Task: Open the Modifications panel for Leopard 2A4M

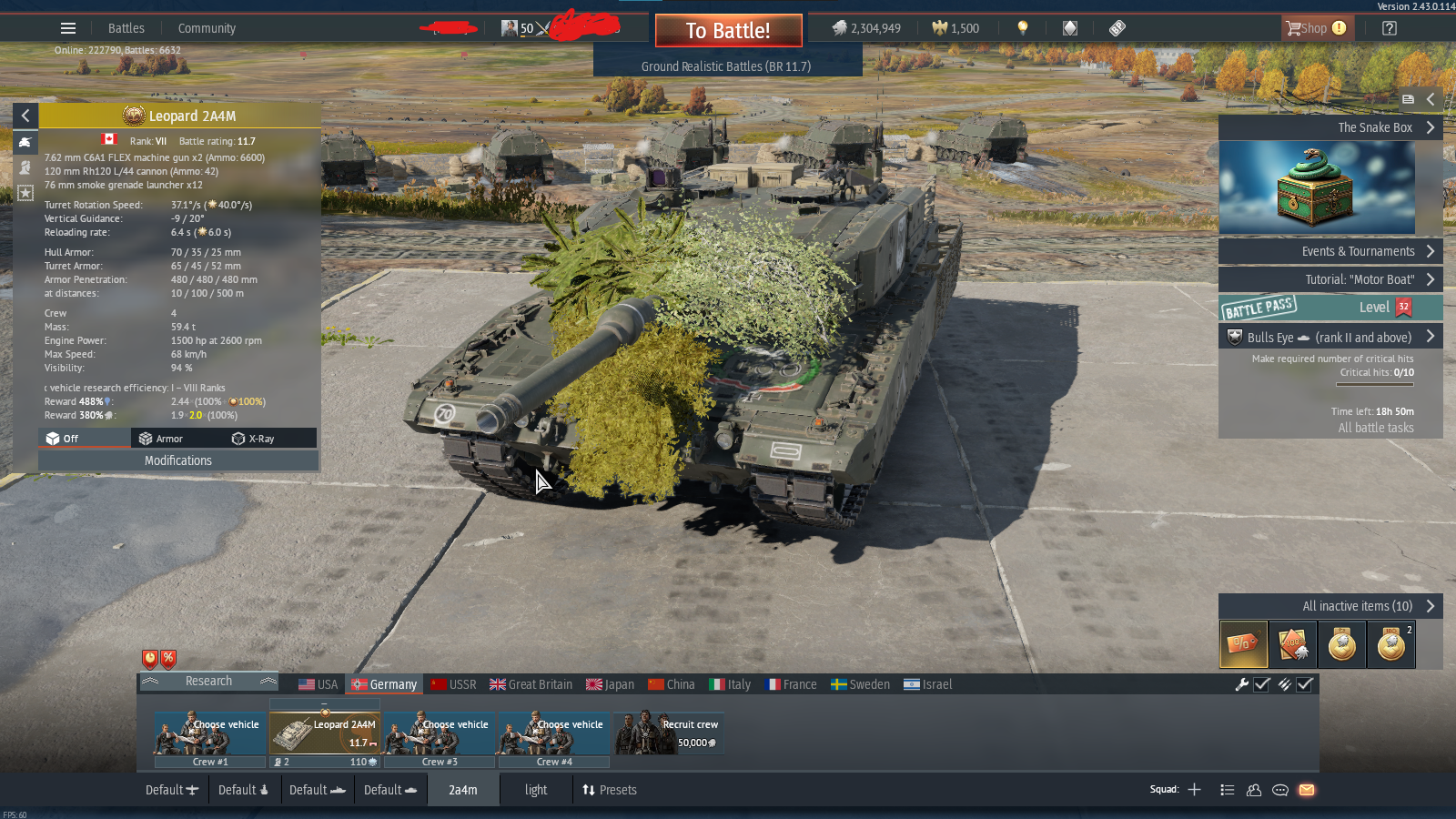Action: (x=178, y=460)
